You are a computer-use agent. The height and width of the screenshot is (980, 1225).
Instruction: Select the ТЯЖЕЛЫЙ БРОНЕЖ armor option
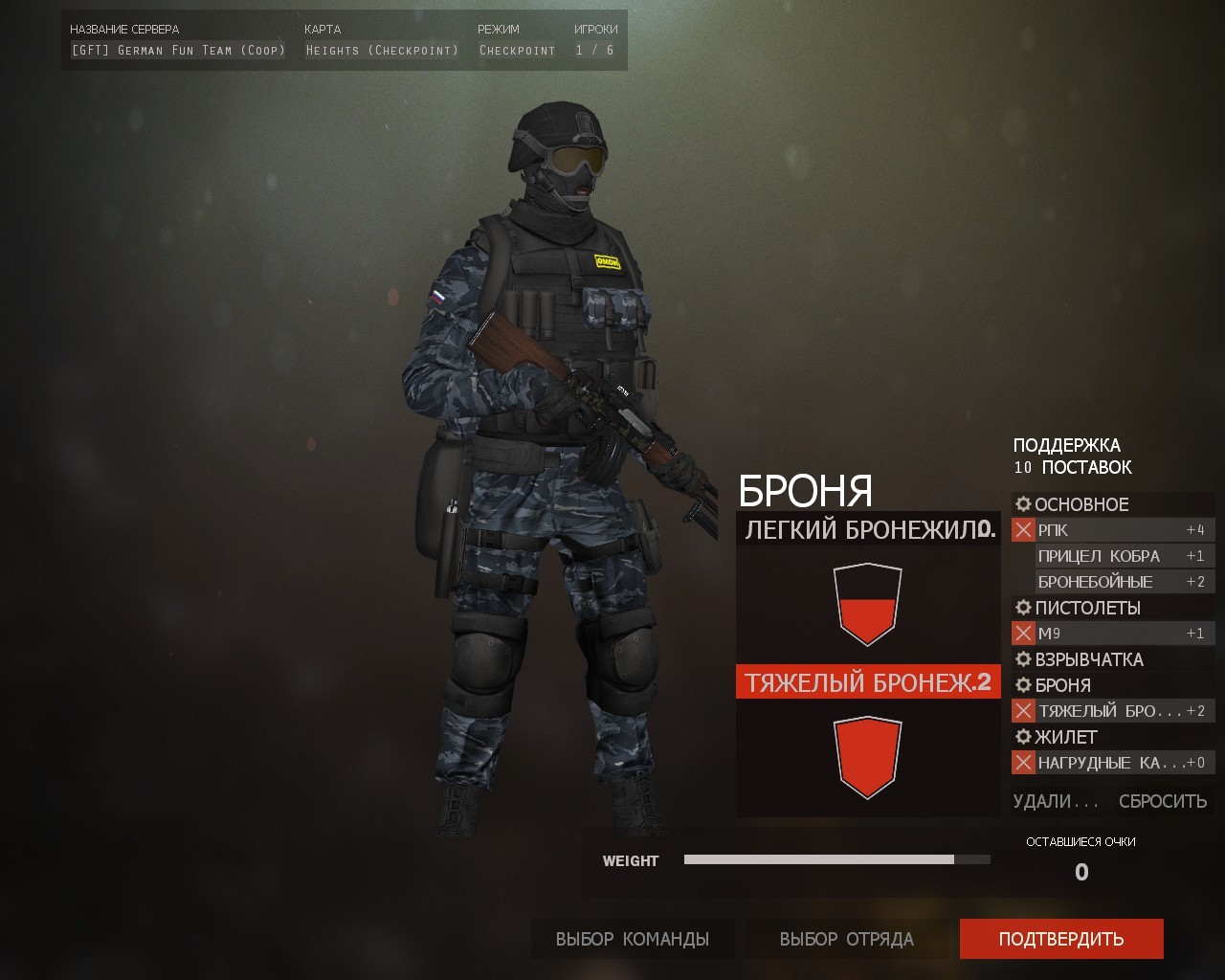click(x=867, y=682)
